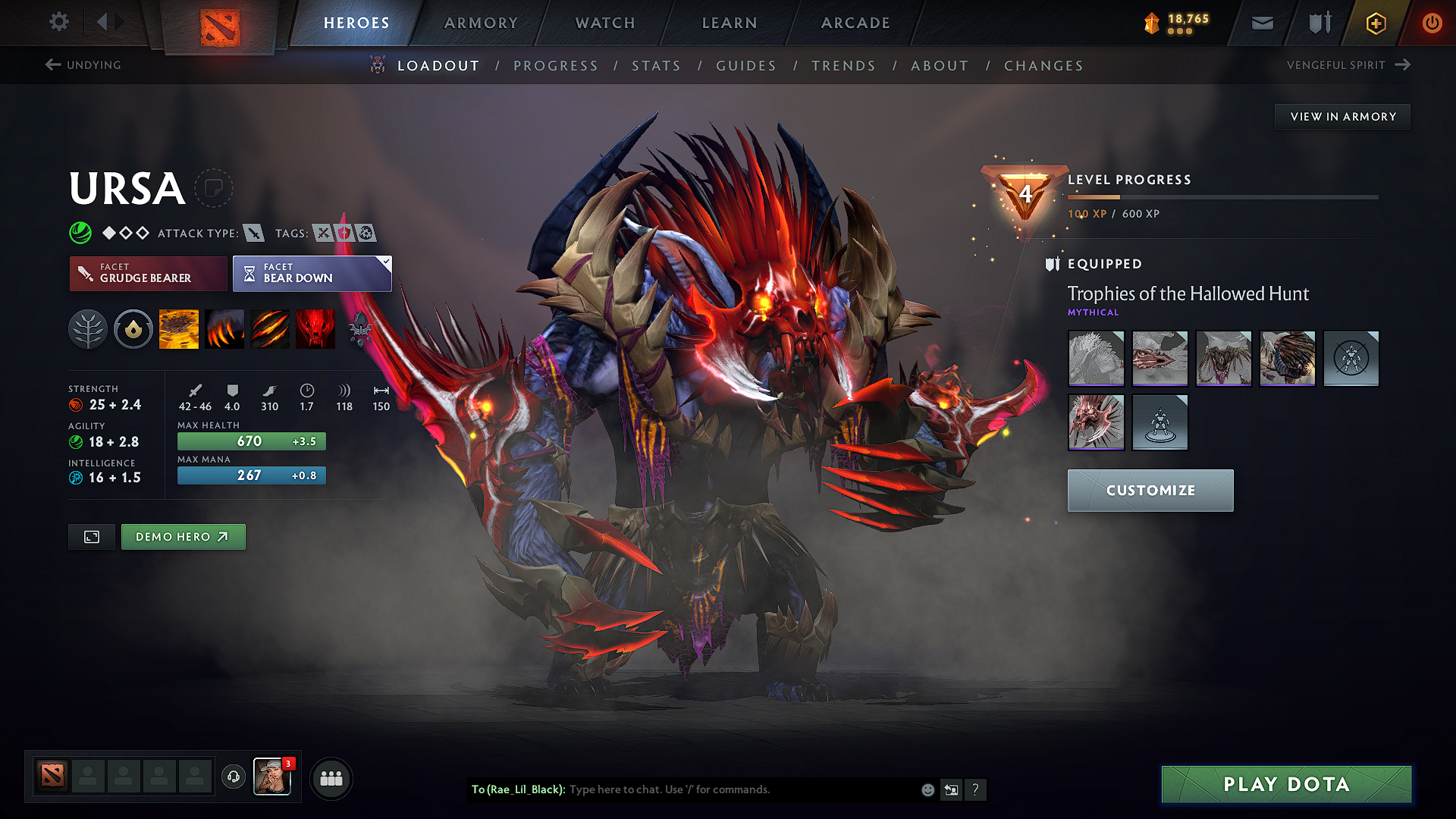Switch to the STATS tab

[x=657, y=65]
